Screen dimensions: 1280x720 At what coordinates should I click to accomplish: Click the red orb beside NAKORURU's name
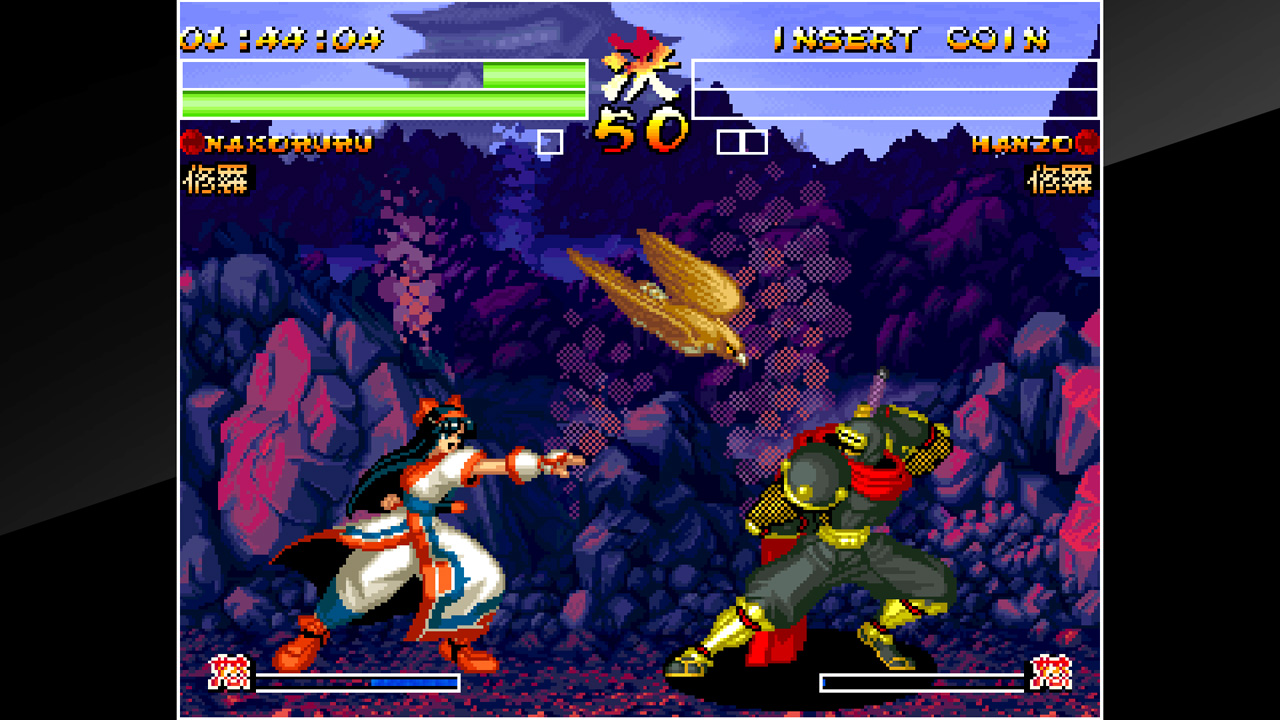pos(190,143)
